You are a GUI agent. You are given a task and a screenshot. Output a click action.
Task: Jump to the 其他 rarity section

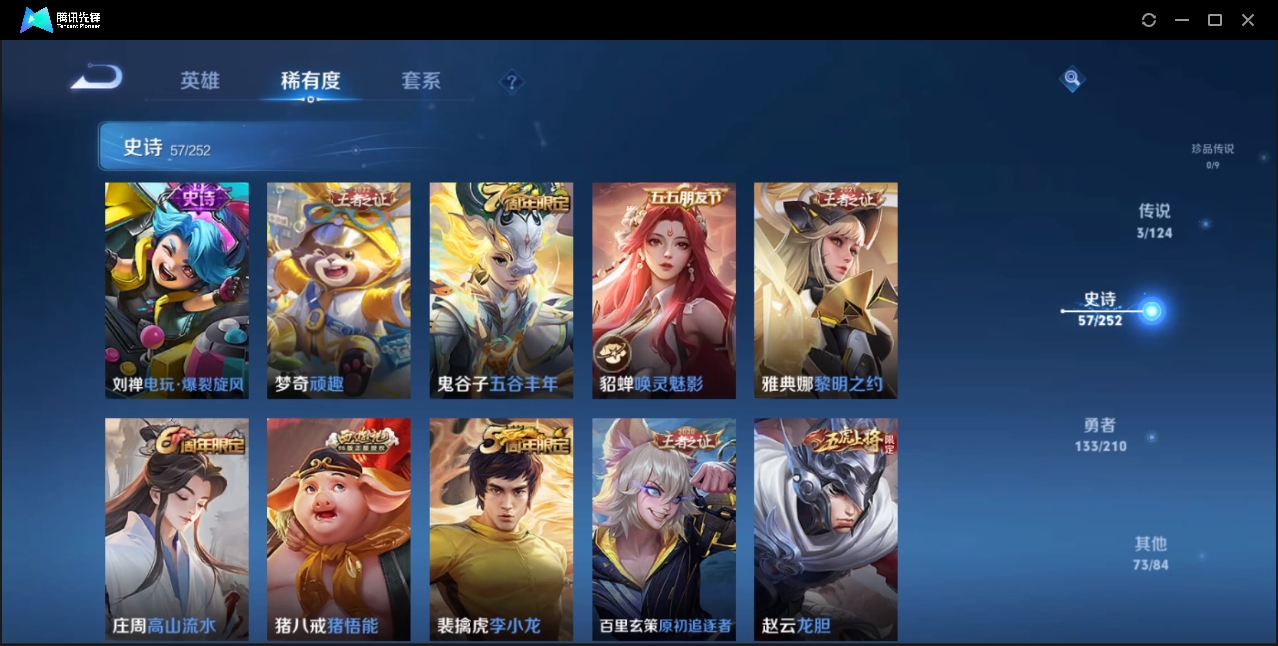[1151, 553]
